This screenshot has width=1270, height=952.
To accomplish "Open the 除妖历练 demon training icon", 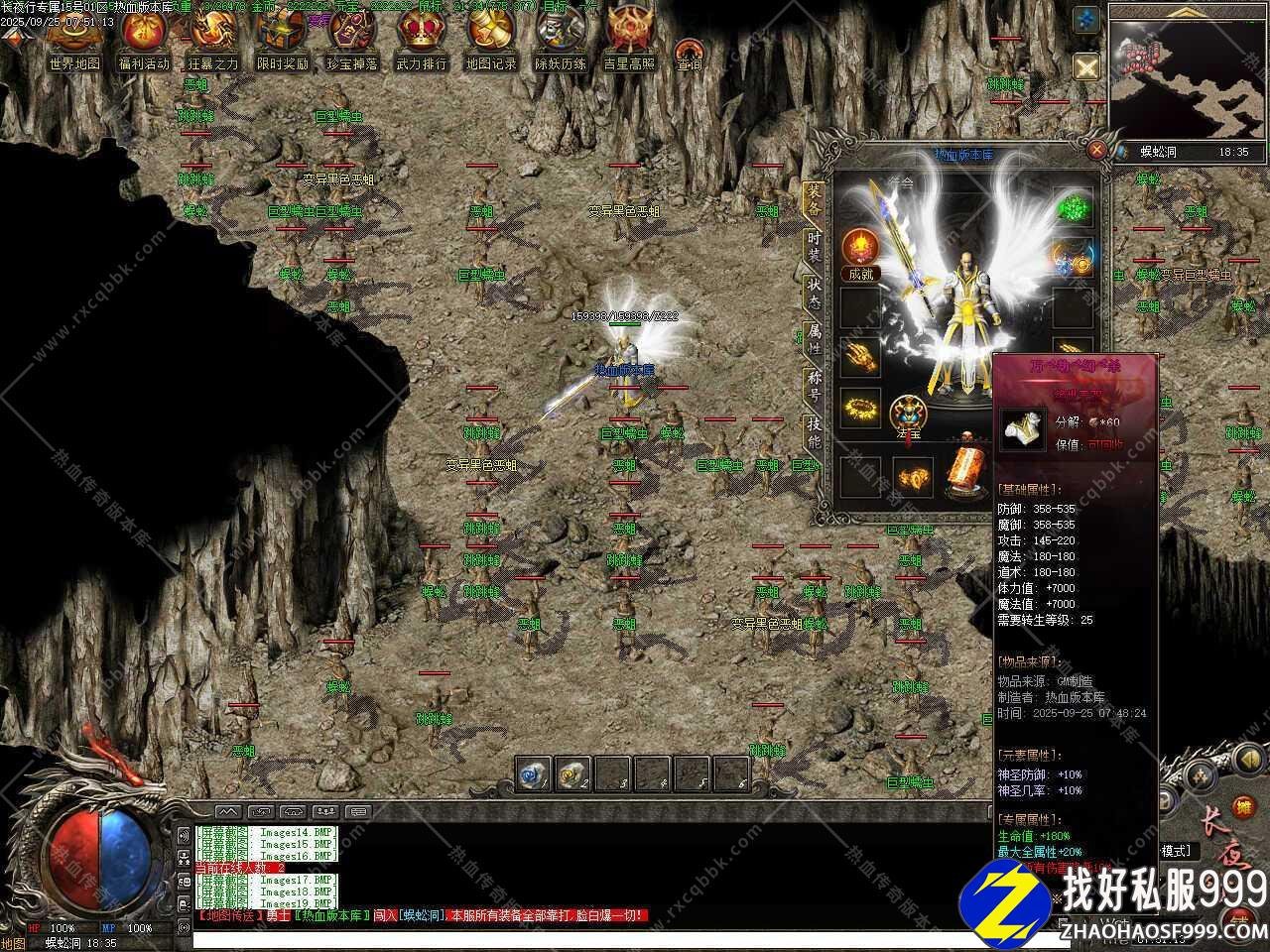I will pyautogui.click(x=560, y=38).
